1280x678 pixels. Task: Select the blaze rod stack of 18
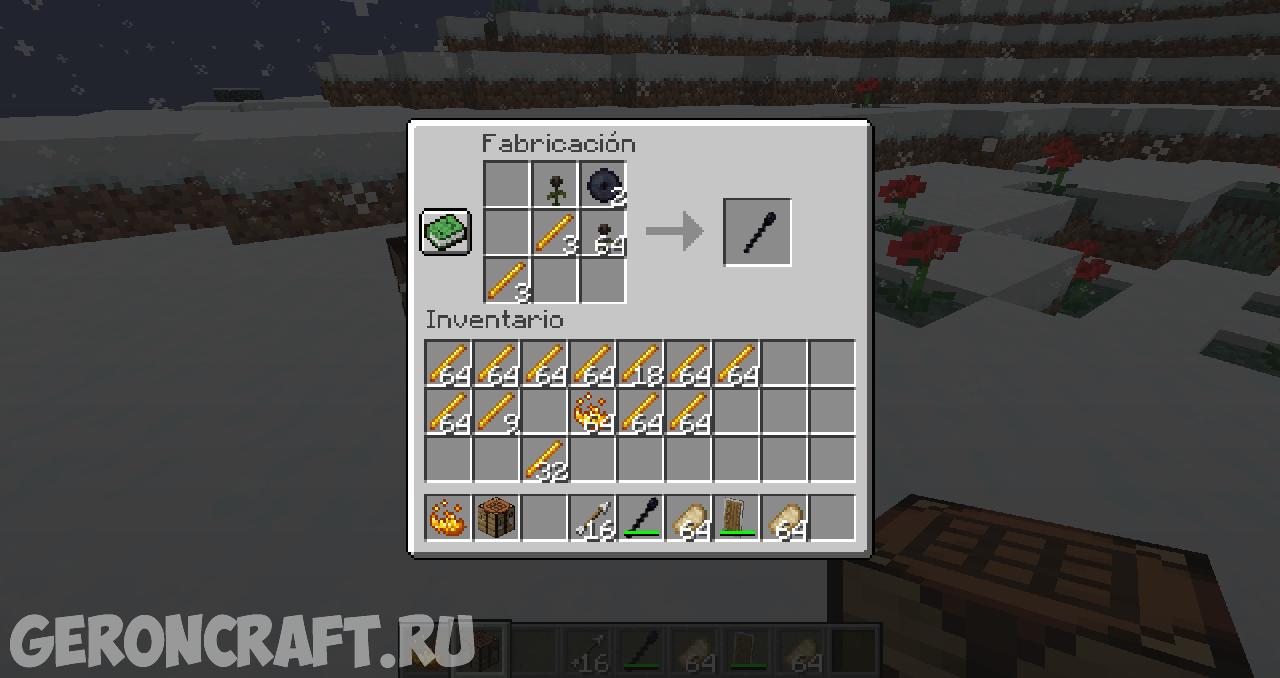[641, 363]
